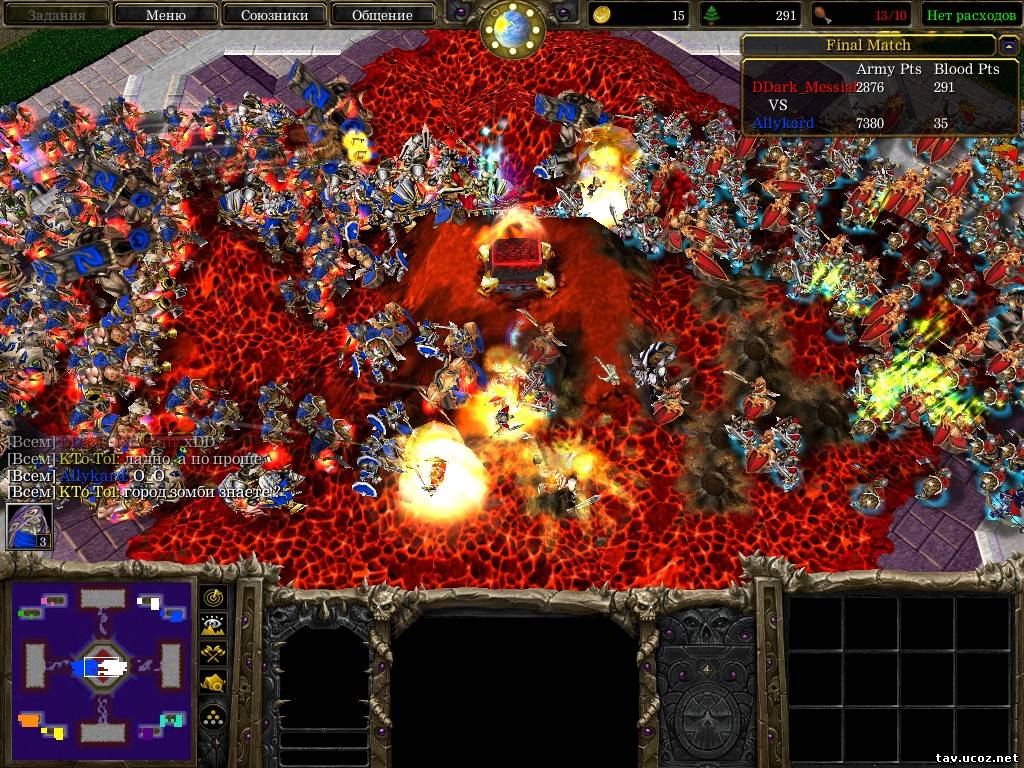This screenshot has height=768, width=1024.
Task: Collapse the Final Match scoreboard
Action: pos(1008,46)
